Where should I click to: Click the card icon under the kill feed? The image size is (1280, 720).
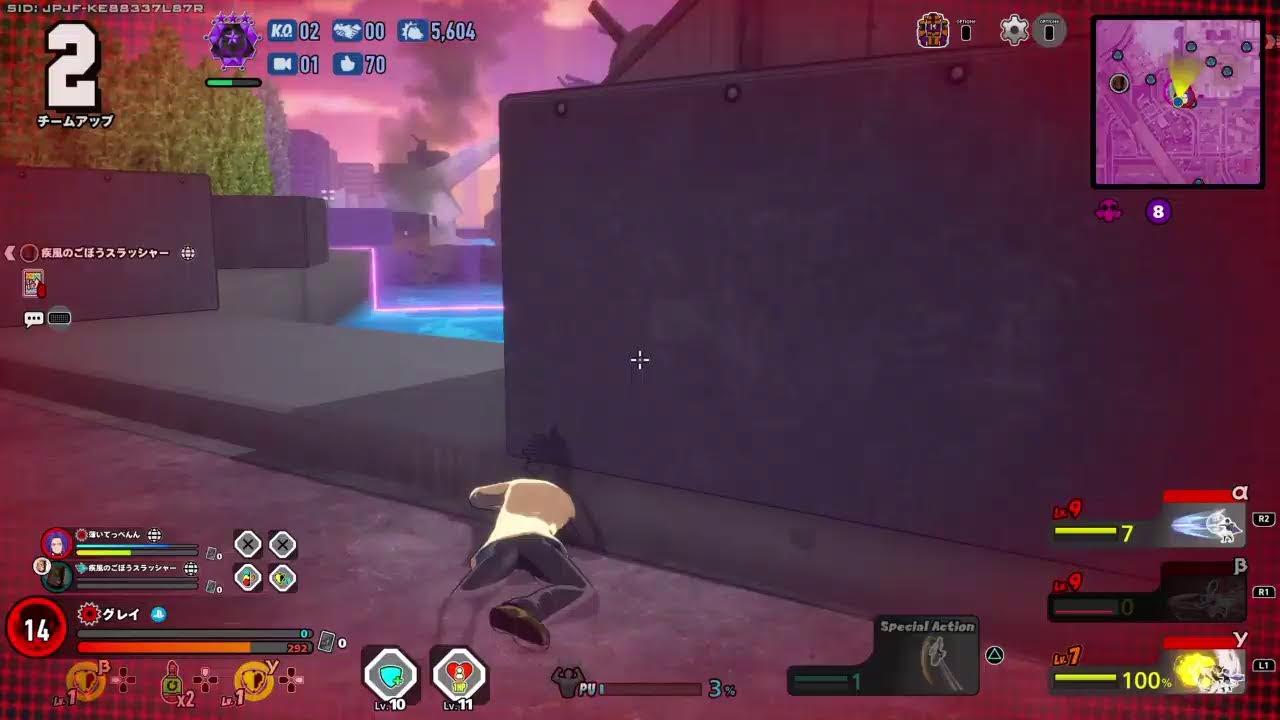[x=33, y=284]
